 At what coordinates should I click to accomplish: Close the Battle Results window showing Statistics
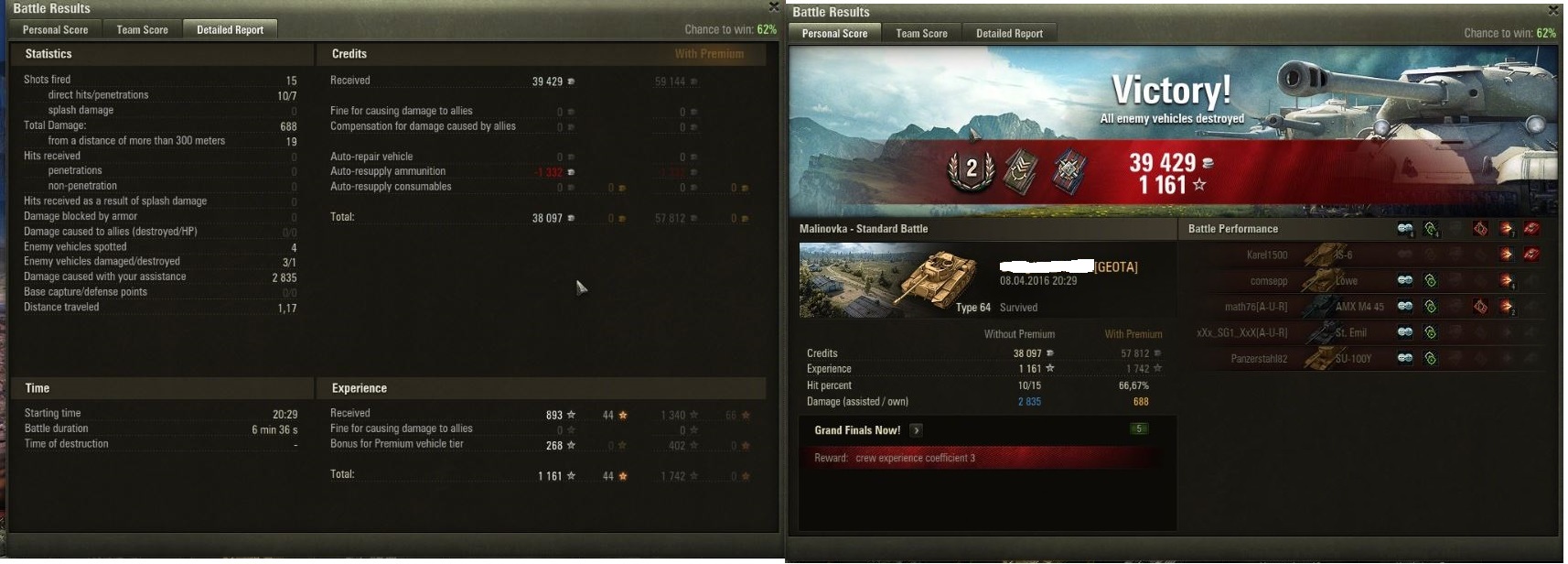tap(774, 6)
